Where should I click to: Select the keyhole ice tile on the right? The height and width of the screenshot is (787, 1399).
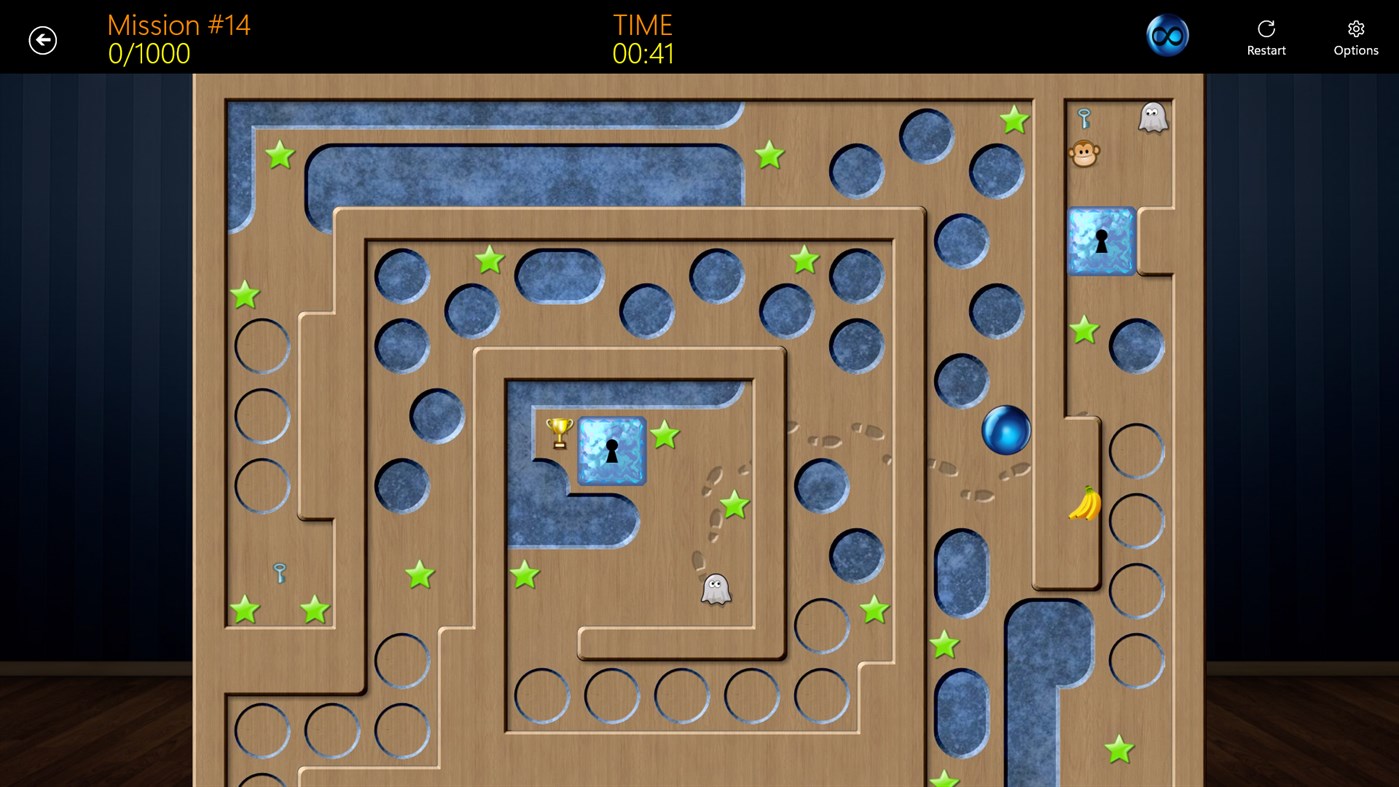[x=1100, y=241]
